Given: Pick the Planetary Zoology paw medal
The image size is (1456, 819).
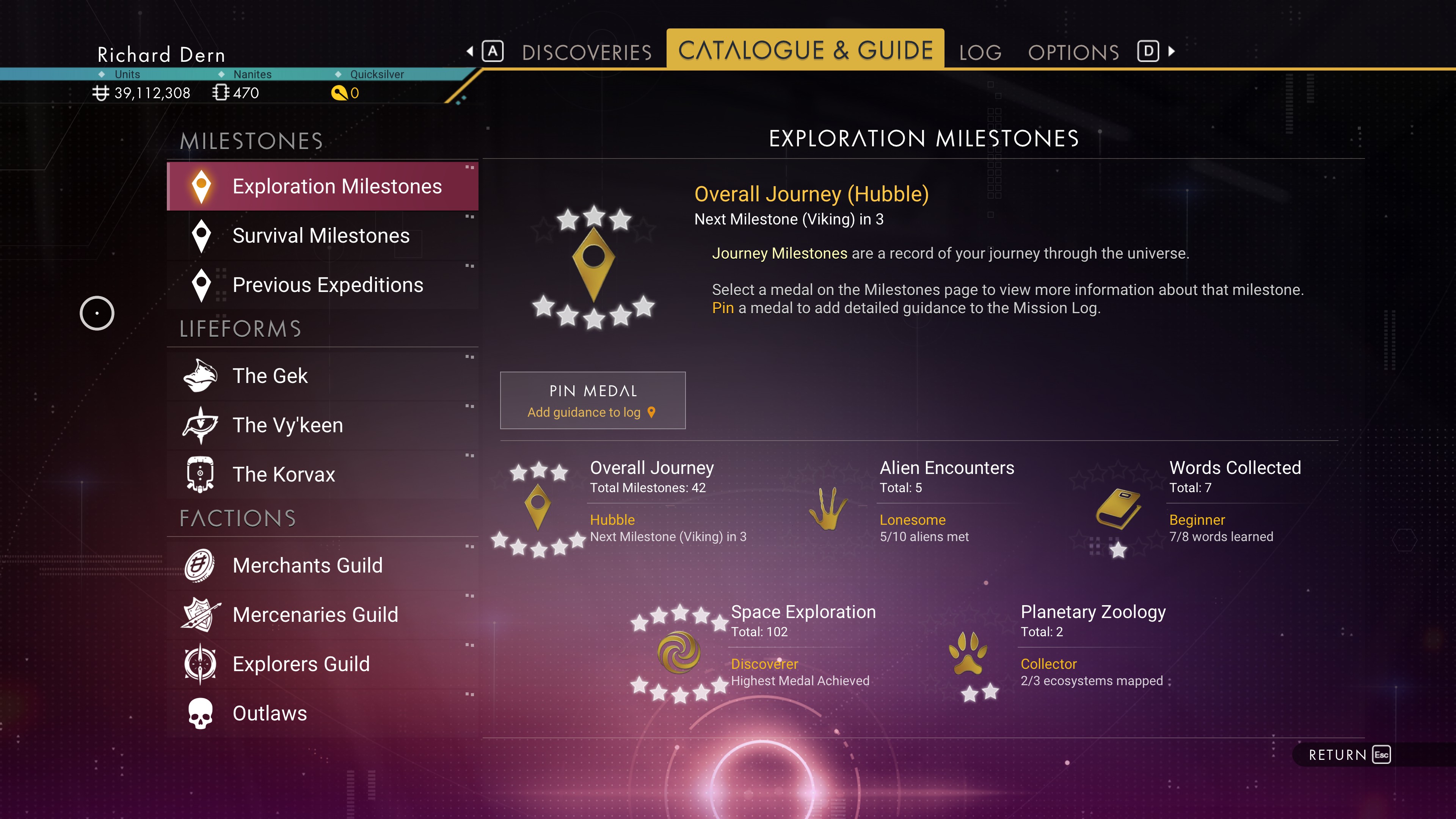Looking at the screenshot, I should coord(968,653).
